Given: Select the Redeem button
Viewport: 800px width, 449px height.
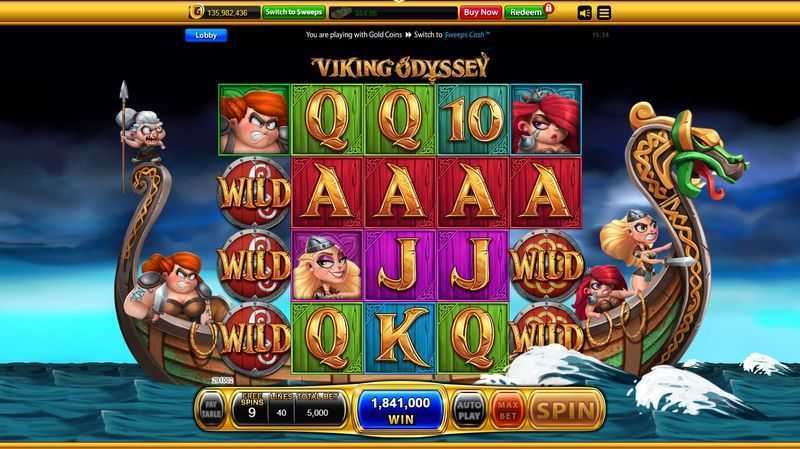Looking at the screenshot, I should pyautogui.click(x=524, y=12).
